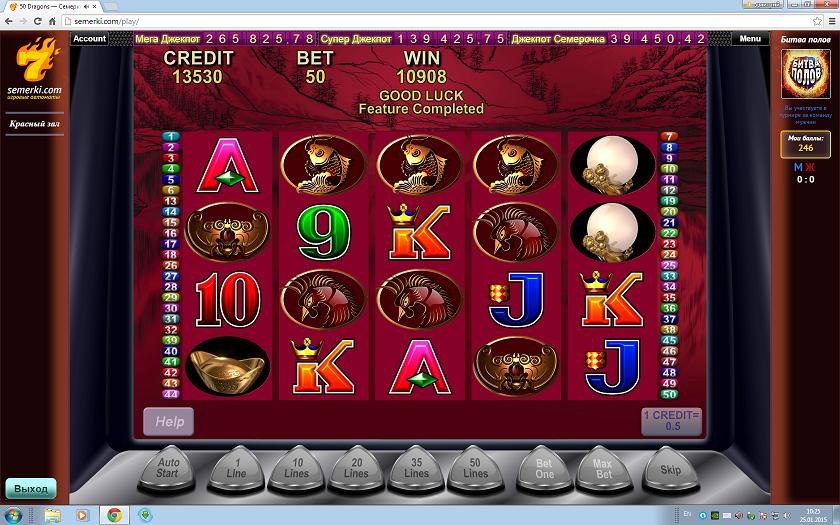Open the Menu button at top right
This screenshot has height=525, width=840.
[750, 39]
